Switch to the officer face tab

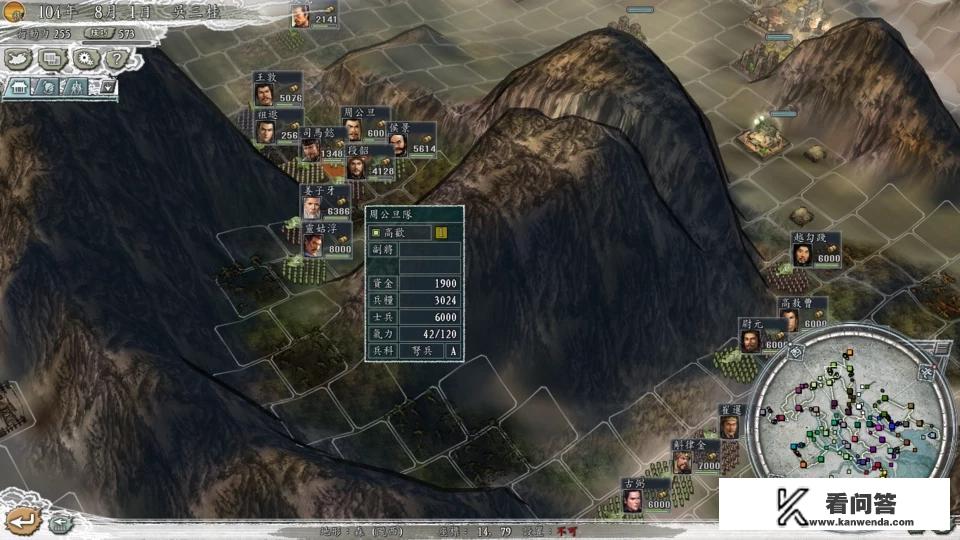[47, 87]
